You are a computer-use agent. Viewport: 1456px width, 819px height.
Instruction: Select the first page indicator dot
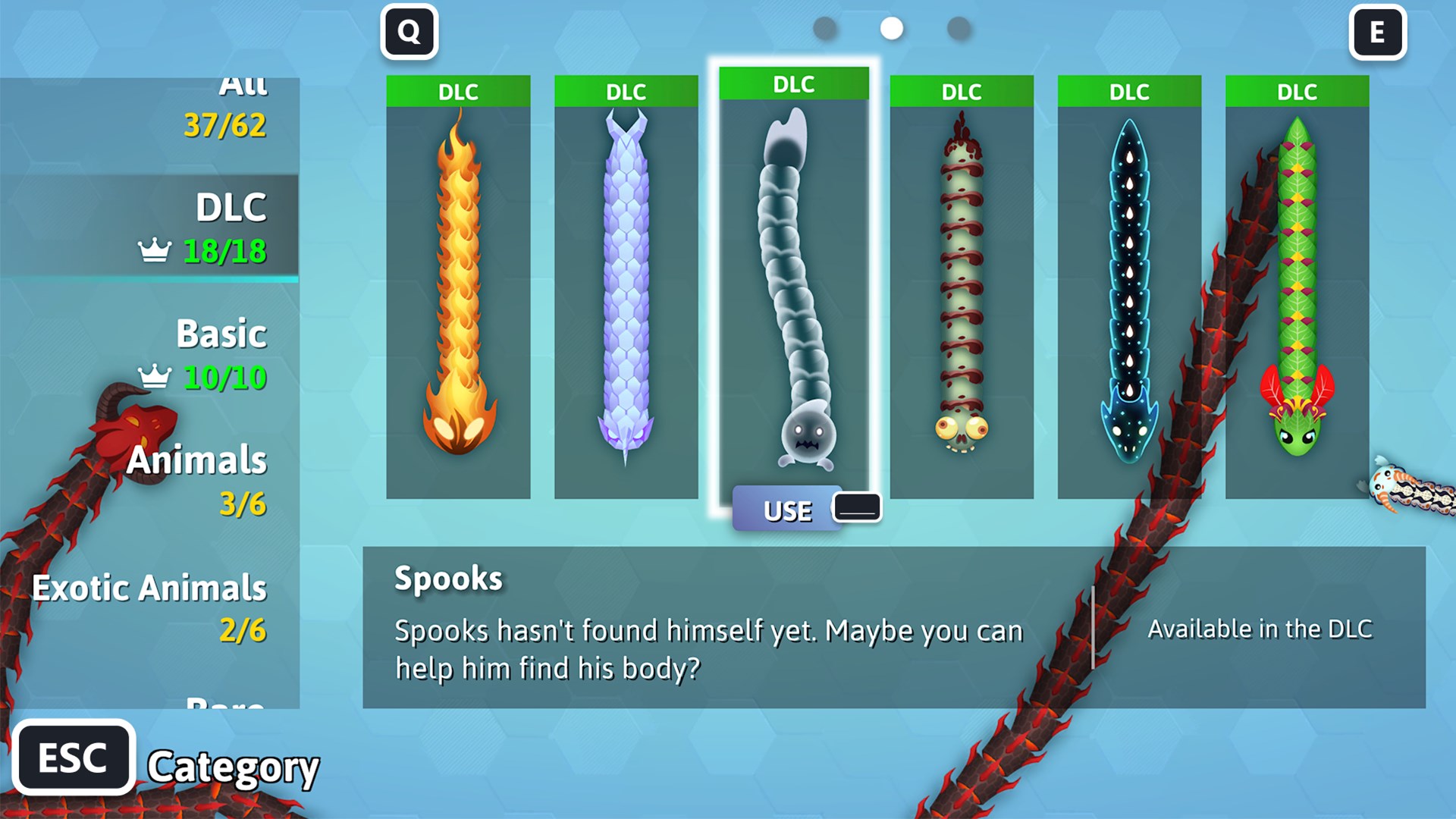pyautogui.click(x=826, y=29)
